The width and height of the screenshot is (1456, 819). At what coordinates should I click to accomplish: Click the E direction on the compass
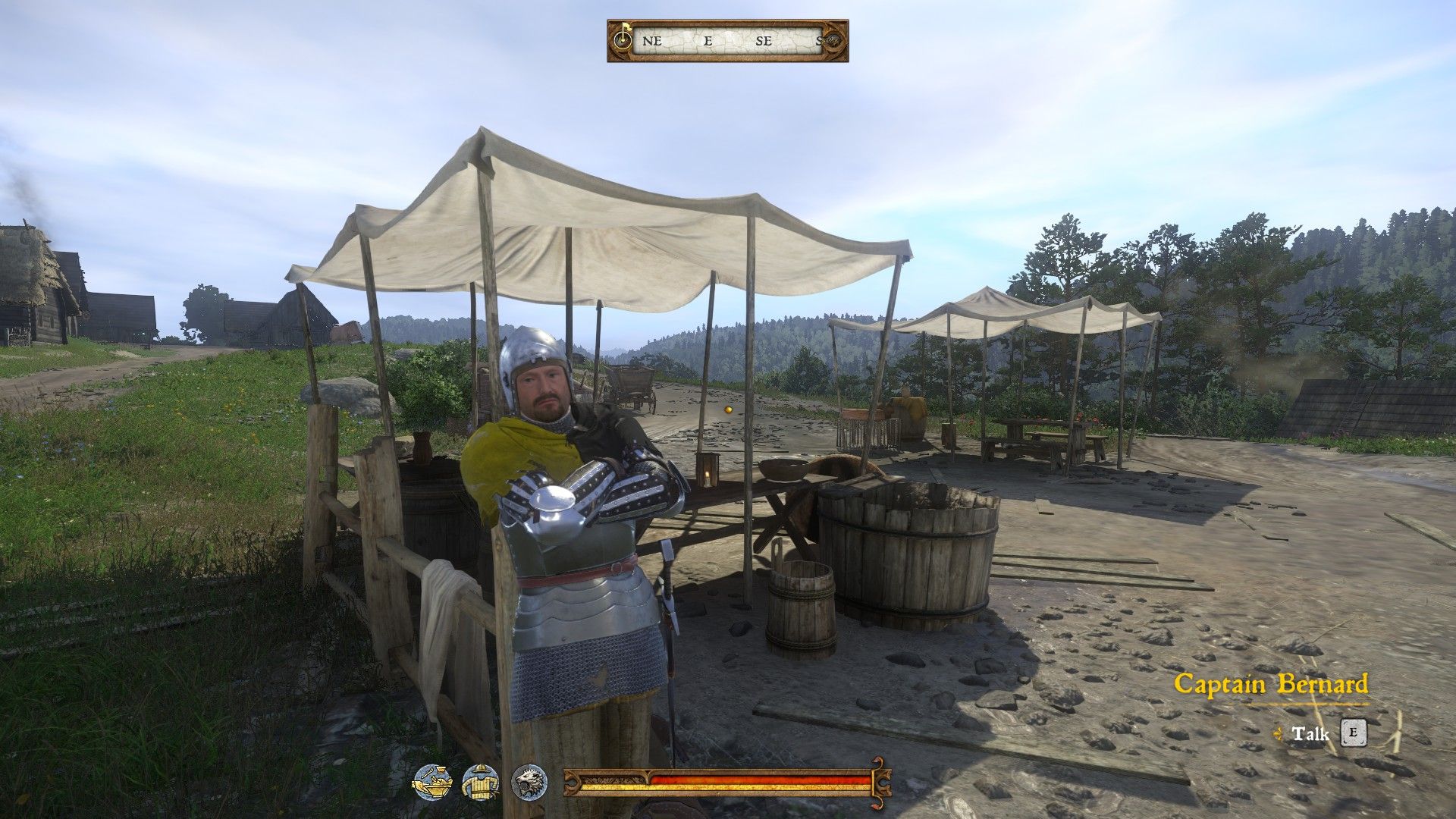[x=708, y=42]
